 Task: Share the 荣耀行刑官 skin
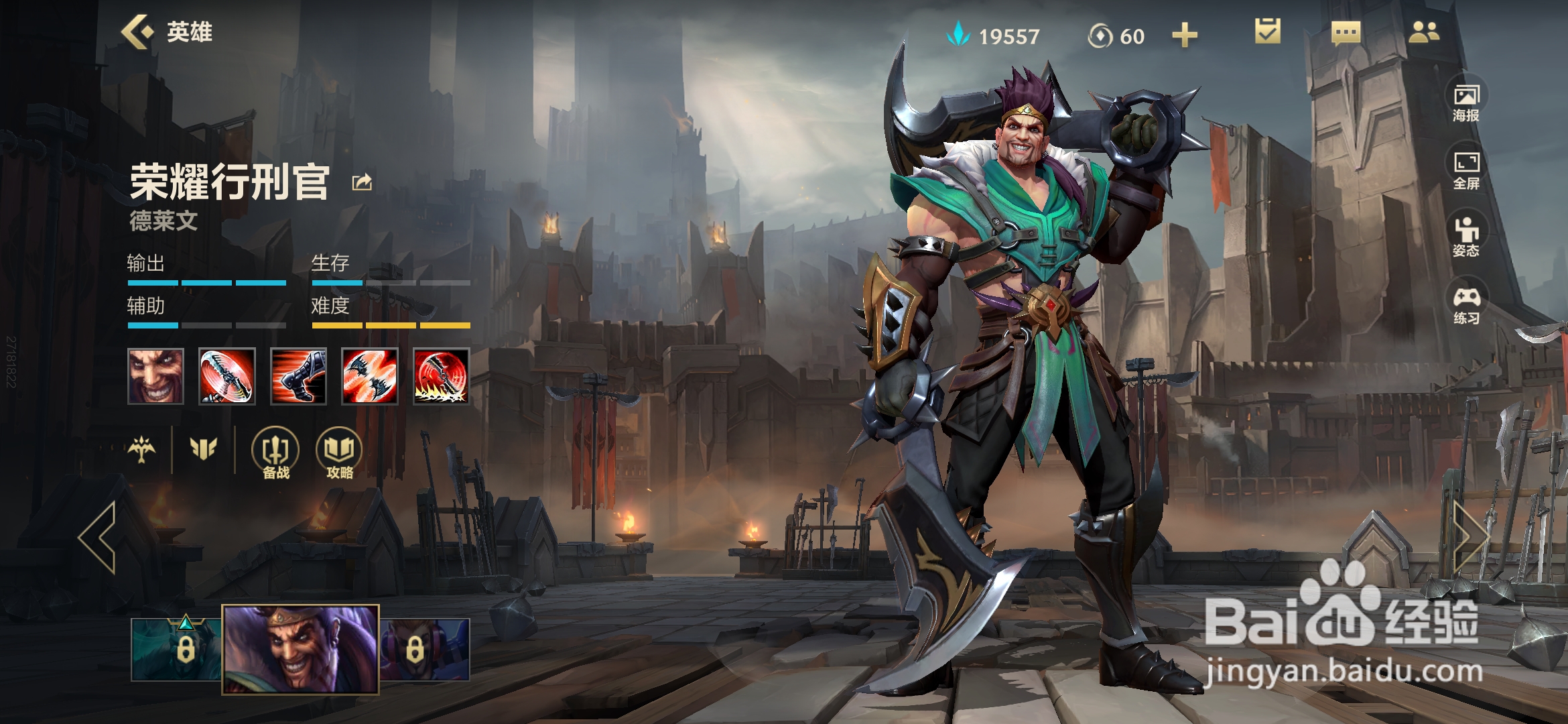point(362,182)
